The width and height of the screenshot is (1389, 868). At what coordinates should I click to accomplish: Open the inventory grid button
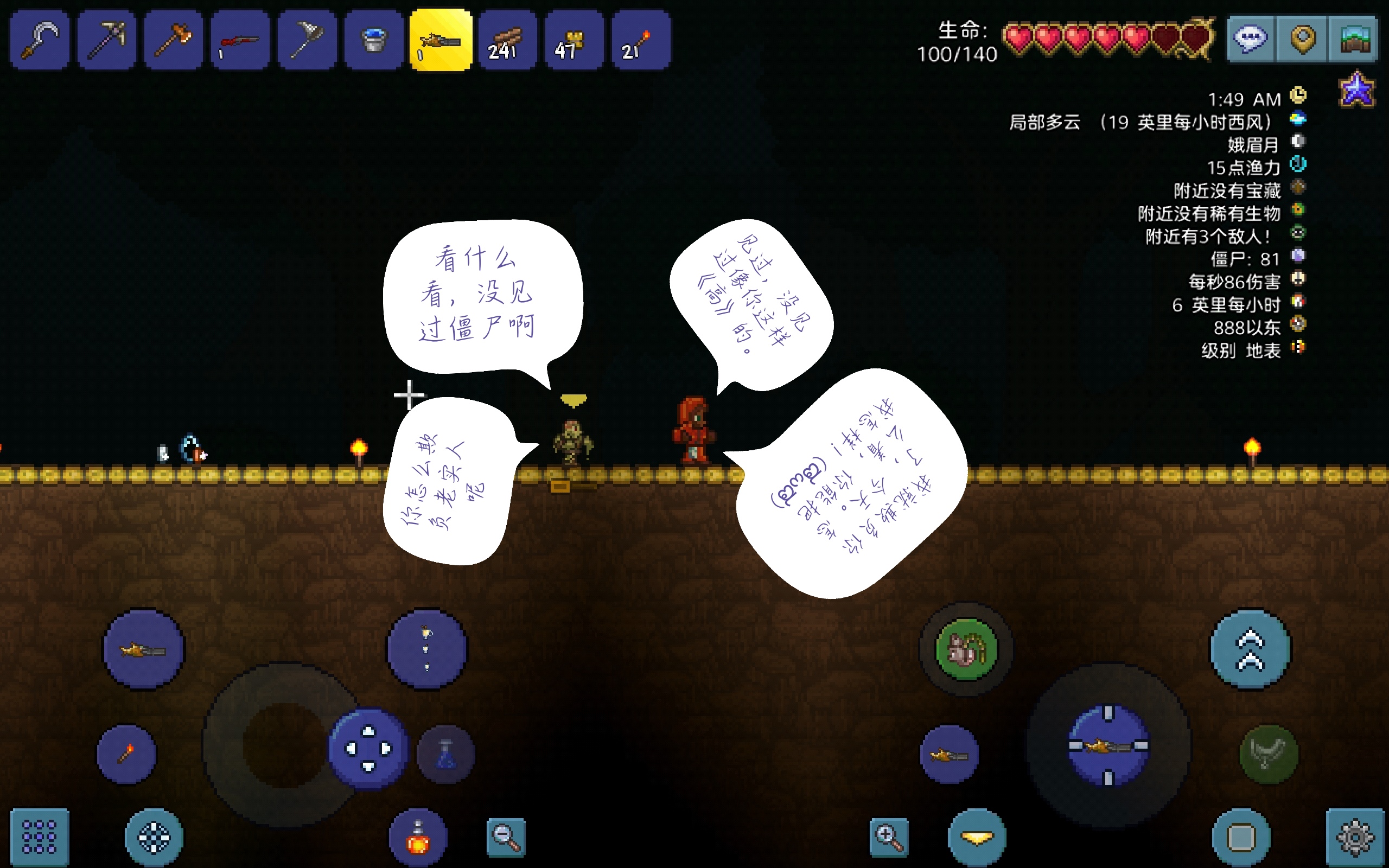coord(39,837)
